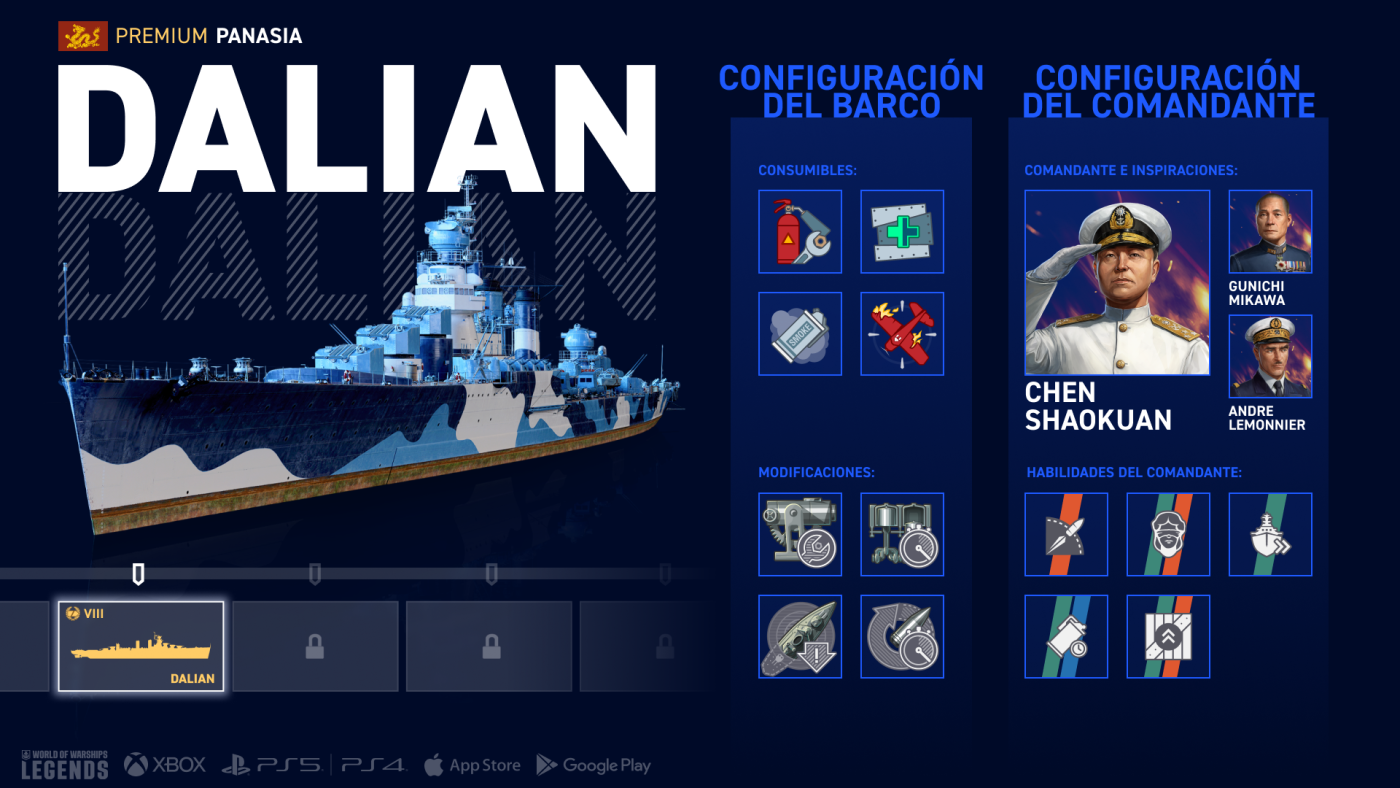The image size is (1400, 788).
Task: Activate the Smoke Generator consumable icon
Action: tap(800, 333)
